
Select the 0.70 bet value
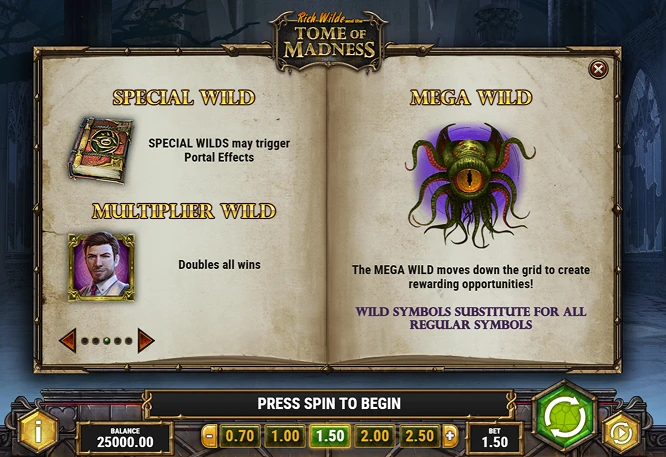(x=240, y=436)
